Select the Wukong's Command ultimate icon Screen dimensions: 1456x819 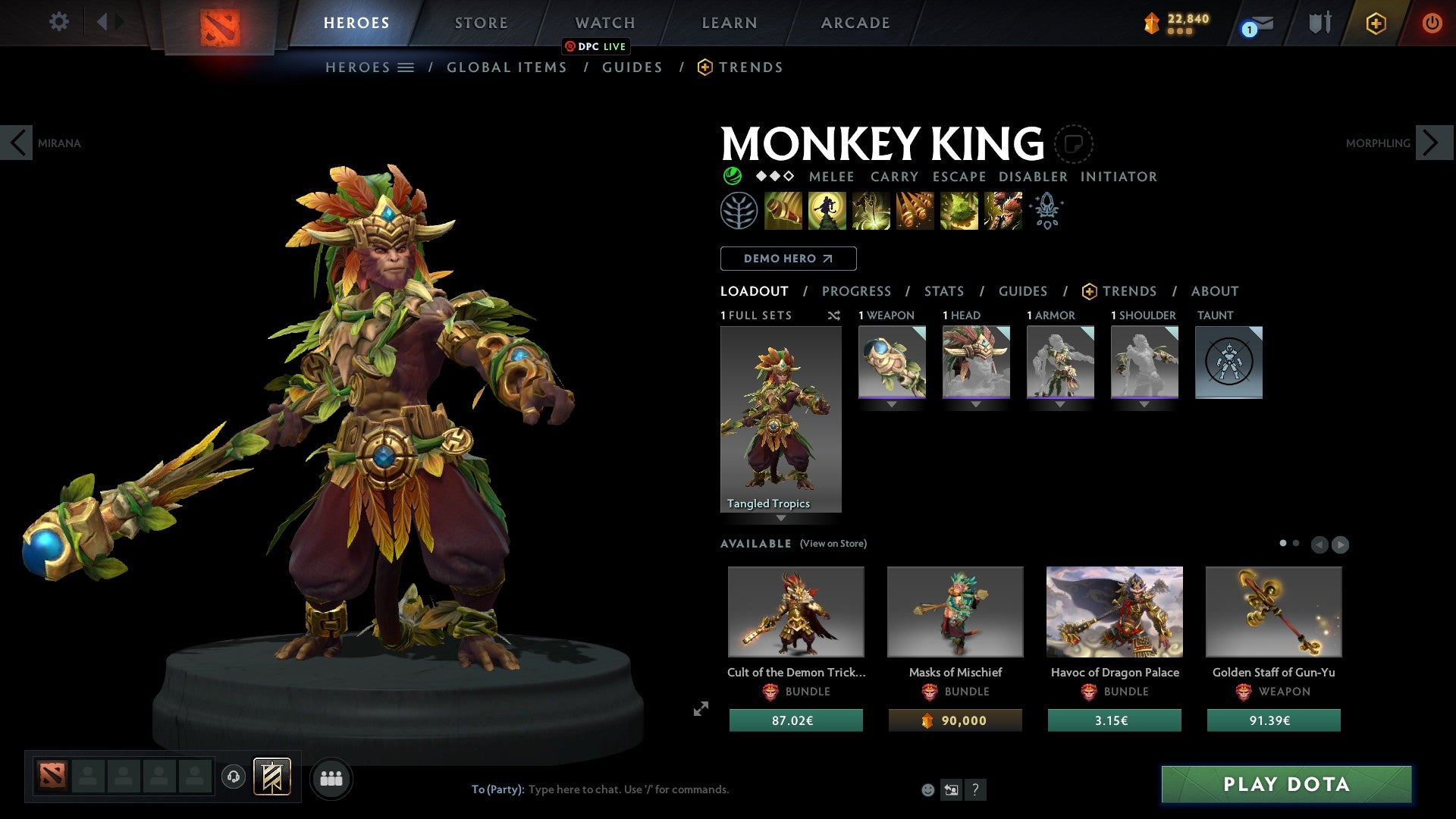[x=1003, y=211]
